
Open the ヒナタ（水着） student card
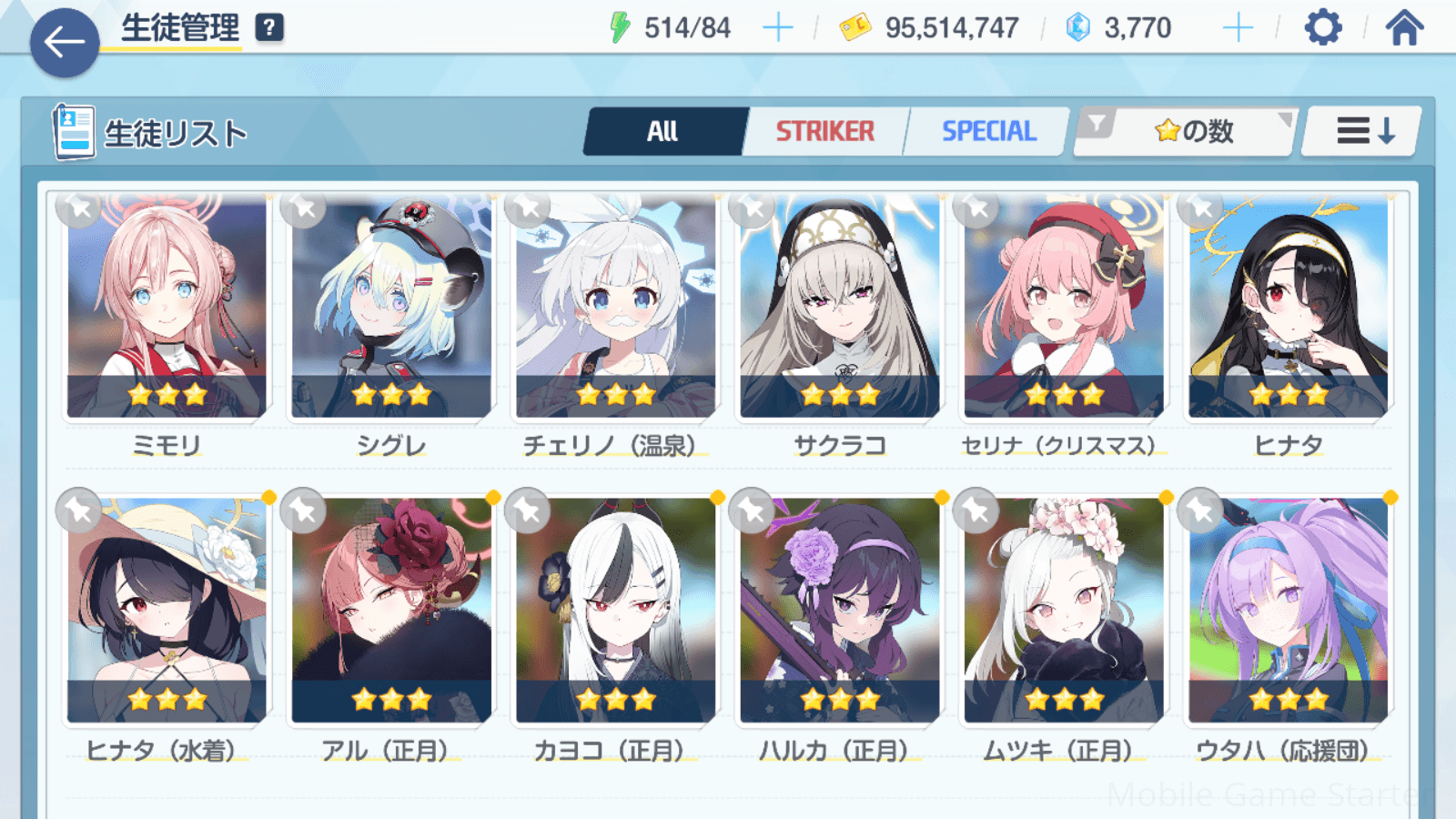coord(167,610)
